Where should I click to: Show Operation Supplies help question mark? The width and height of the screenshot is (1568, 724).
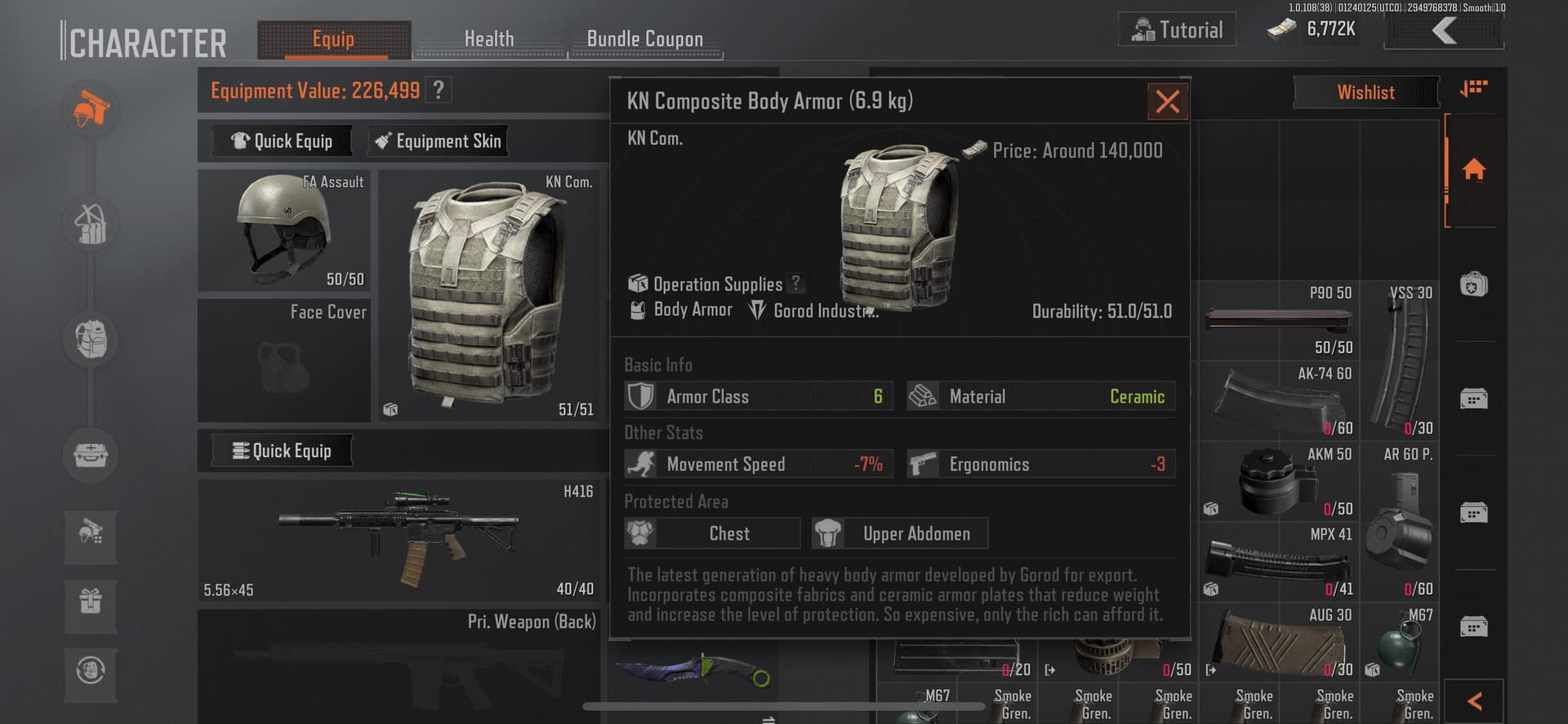tap(795, 283)
